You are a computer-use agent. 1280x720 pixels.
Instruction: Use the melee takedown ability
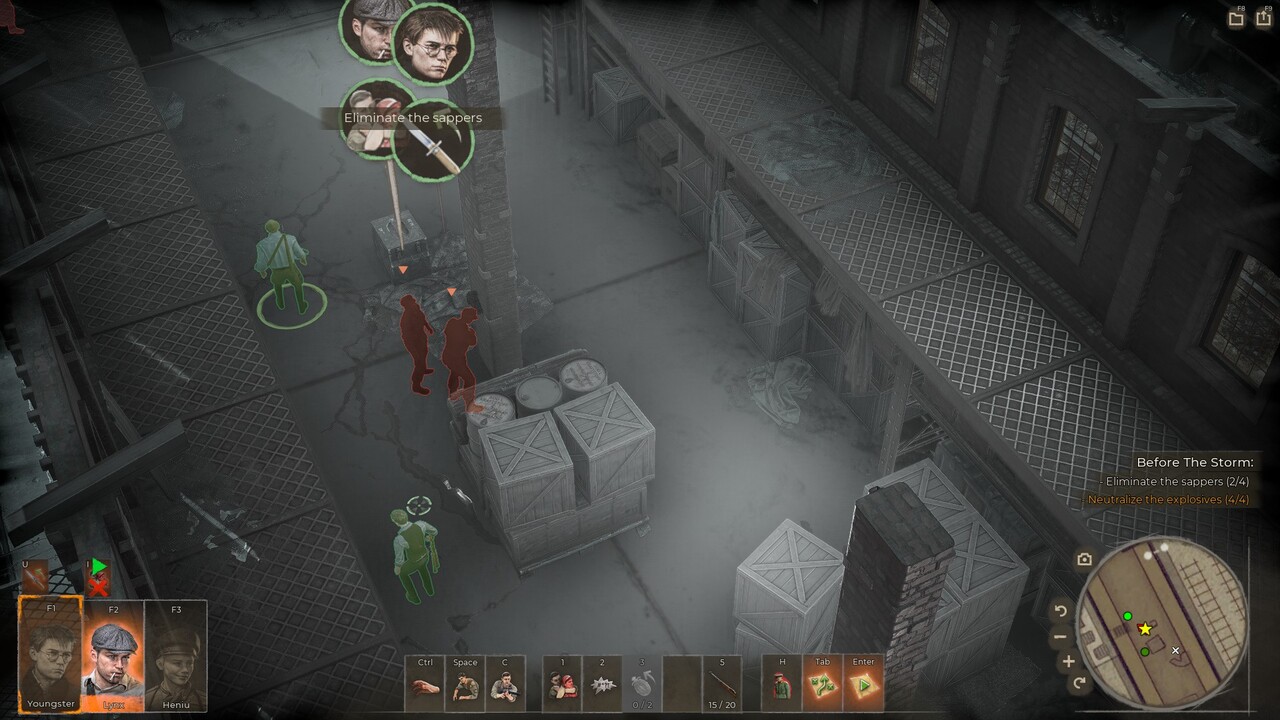pos(563,686)
